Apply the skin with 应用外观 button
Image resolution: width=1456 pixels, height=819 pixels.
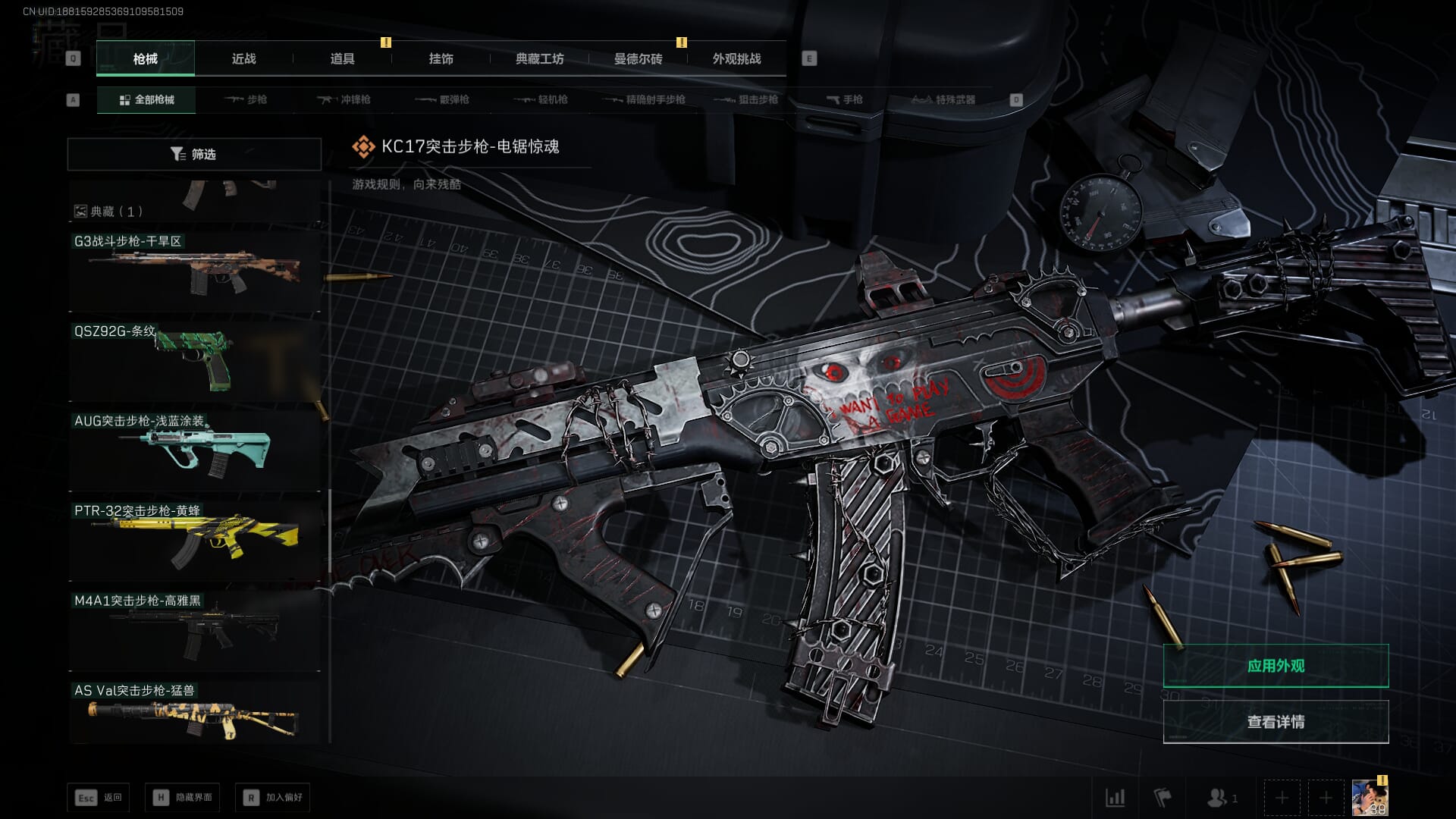tap(1276, 666)
